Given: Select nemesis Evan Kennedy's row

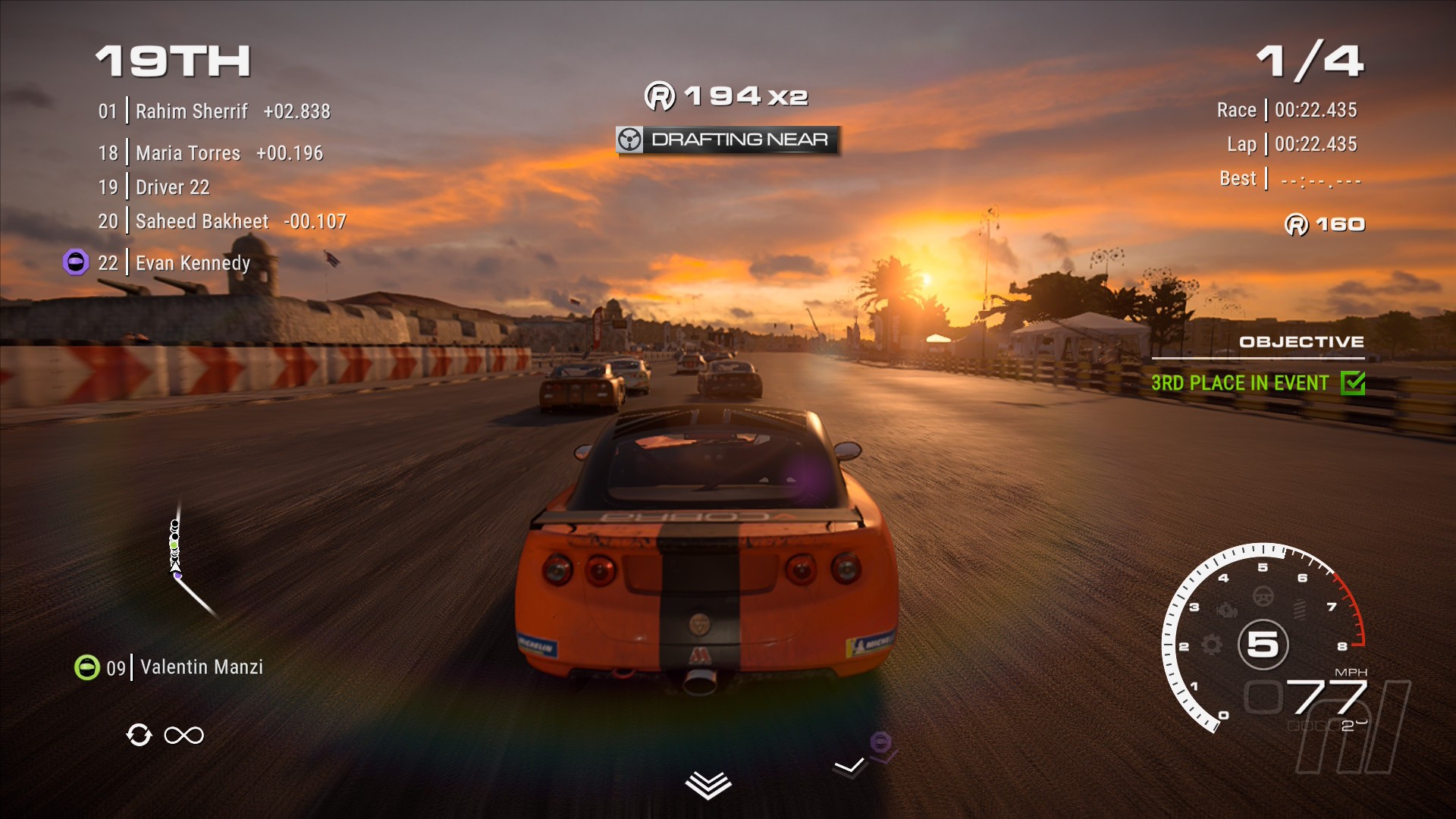Looking at the screenshot, I should coord(193,263).
